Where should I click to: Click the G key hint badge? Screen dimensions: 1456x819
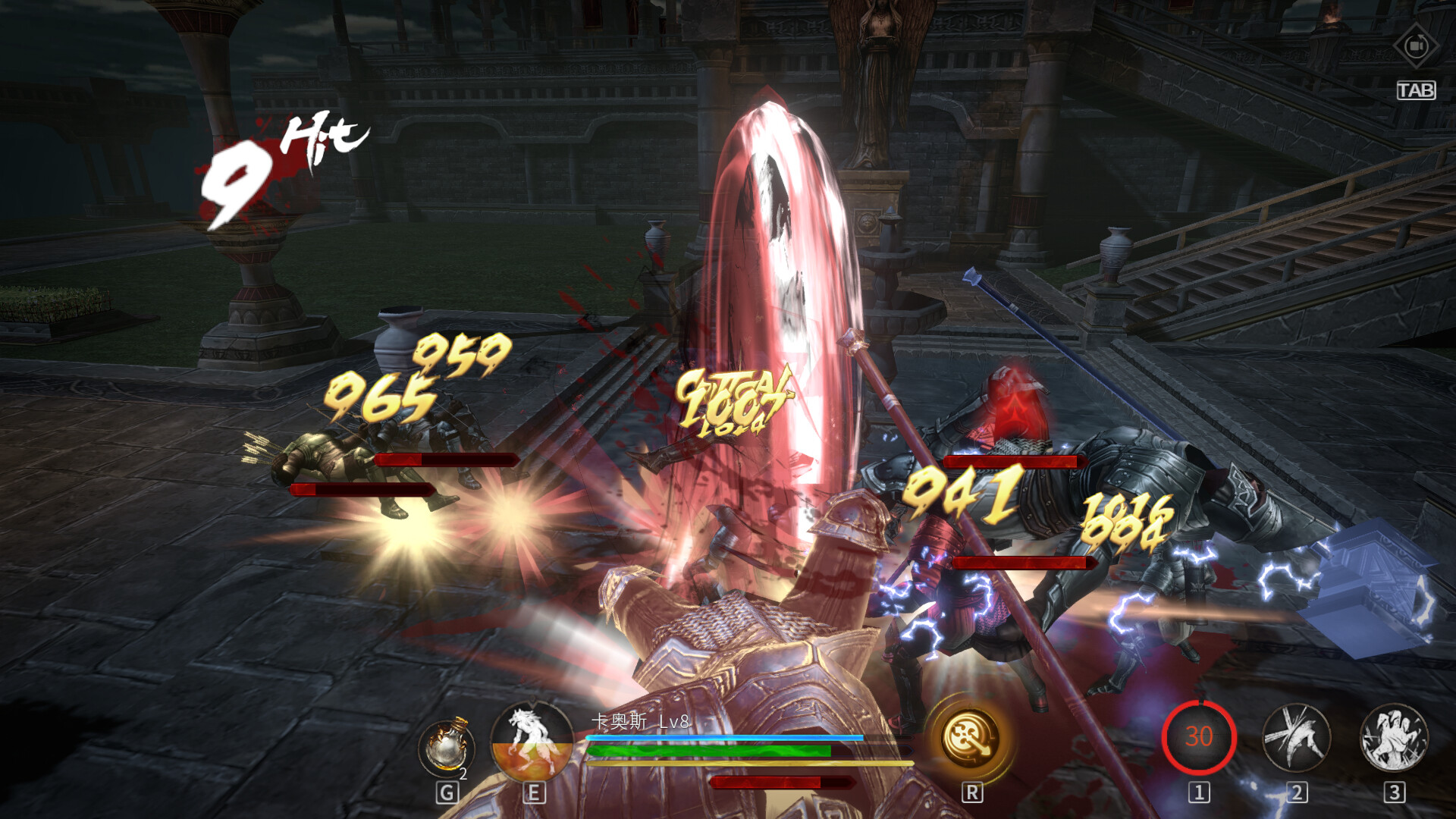[447, 793]
